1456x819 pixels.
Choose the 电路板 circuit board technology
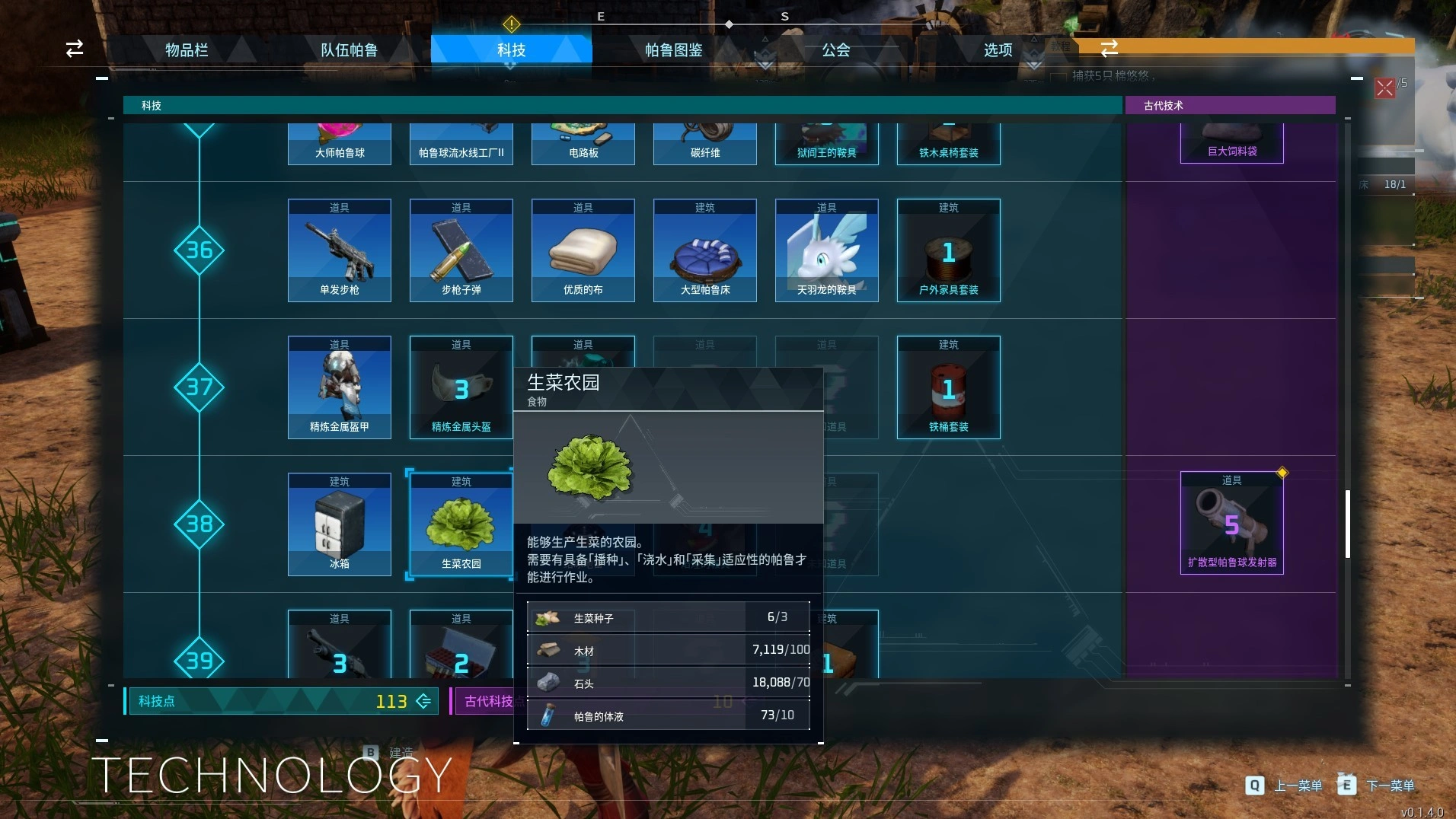(583, 145)
